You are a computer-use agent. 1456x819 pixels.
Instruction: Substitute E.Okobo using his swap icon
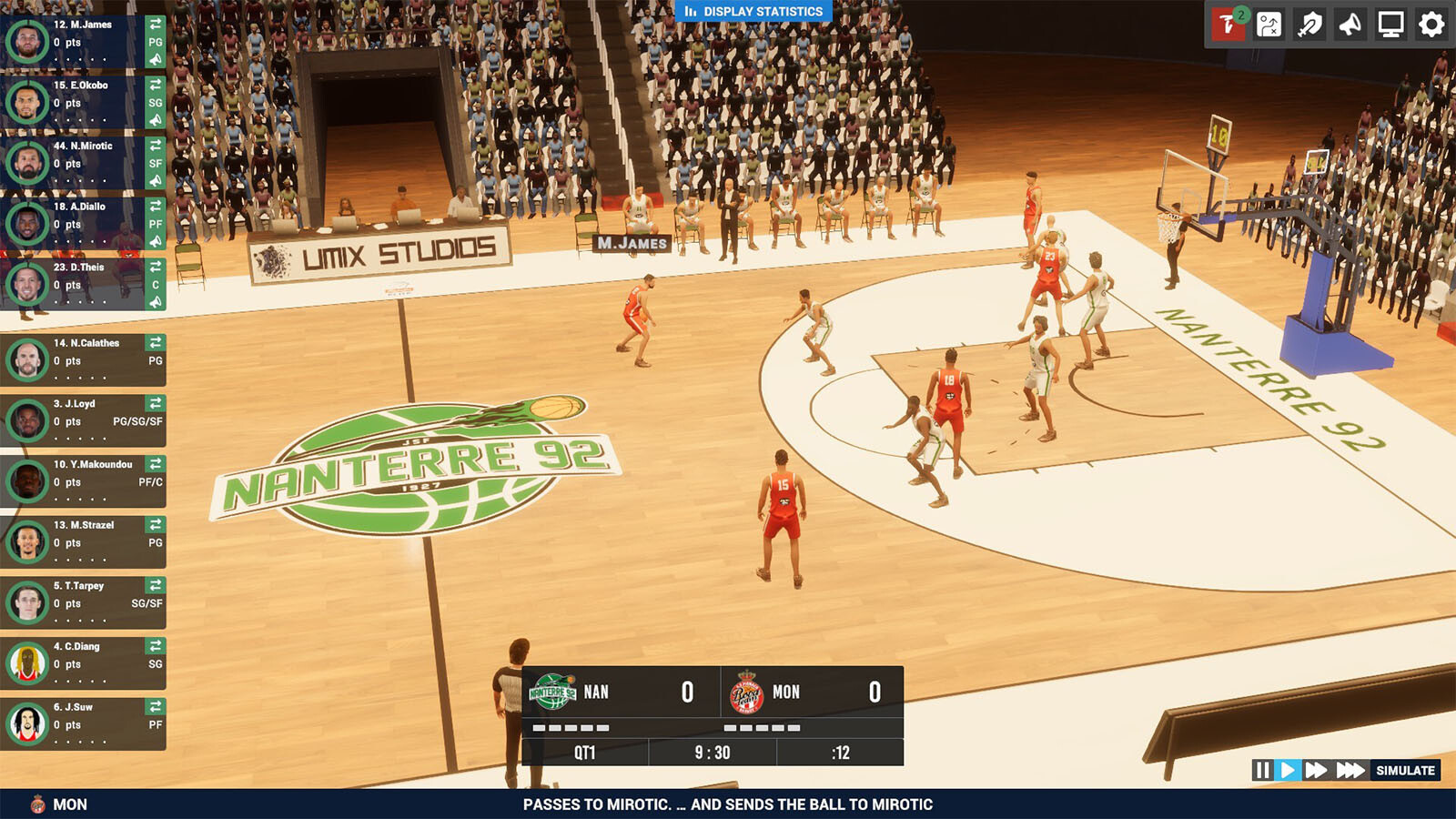pyautogui.click(x=156, y=85)
